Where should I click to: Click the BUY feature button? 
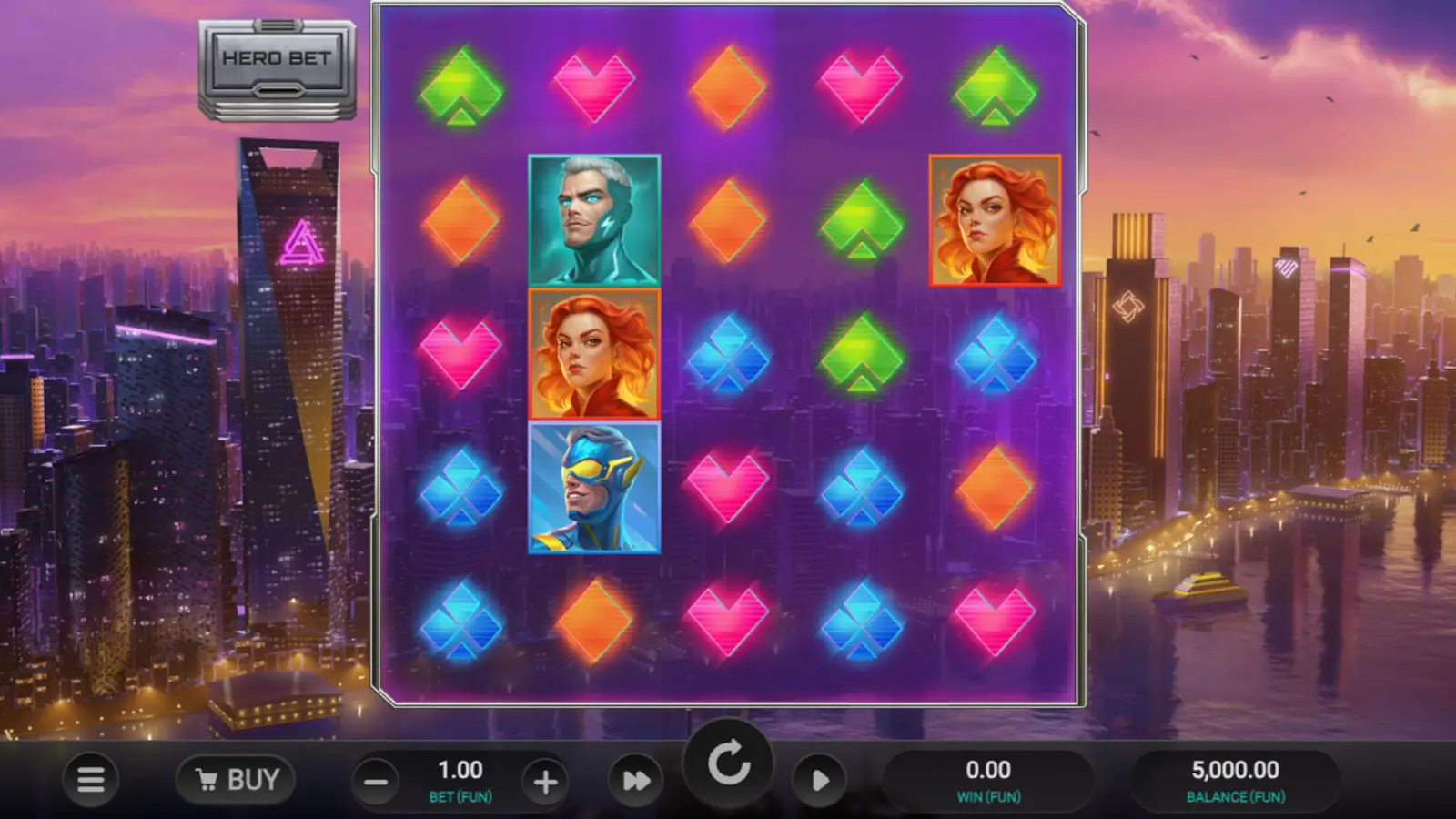tap(235, 779)
